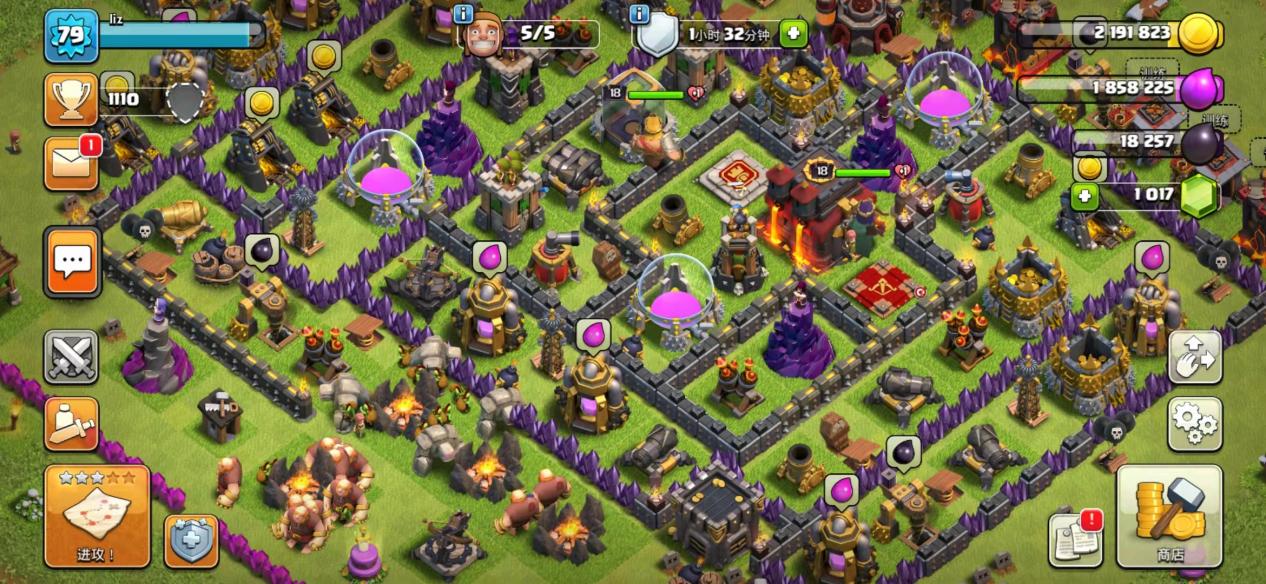Screen dimensions: 1266x584
Task: Open the notes button with red alert
Action: pyautogui.click(x=1075, y=539)
